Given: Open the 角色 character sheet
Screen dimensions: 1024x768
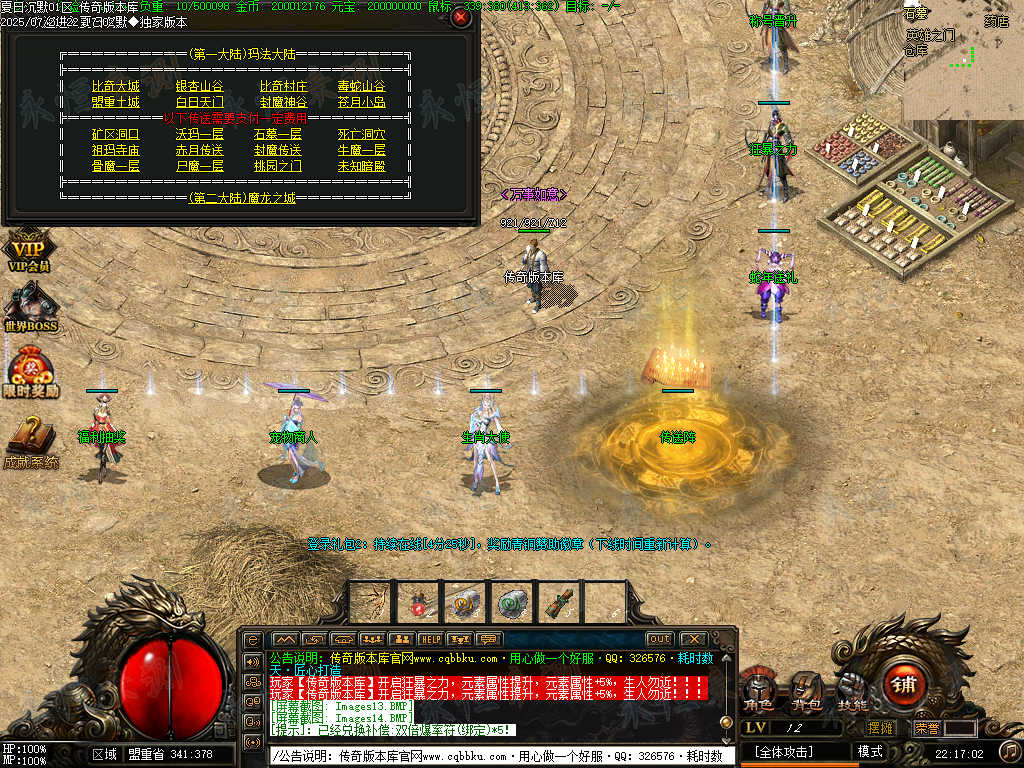Looking at the screenshot, I should tap(760, 688).
